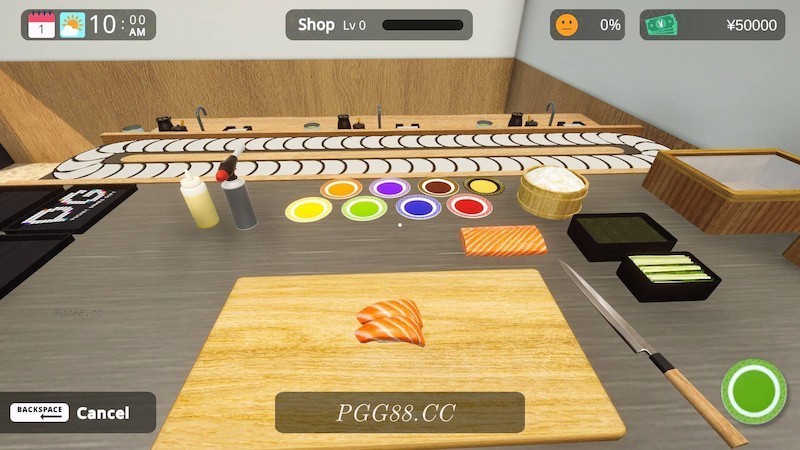Open the calendar day icon
This screenshot has width=800, height=450.
pos(41,25)
